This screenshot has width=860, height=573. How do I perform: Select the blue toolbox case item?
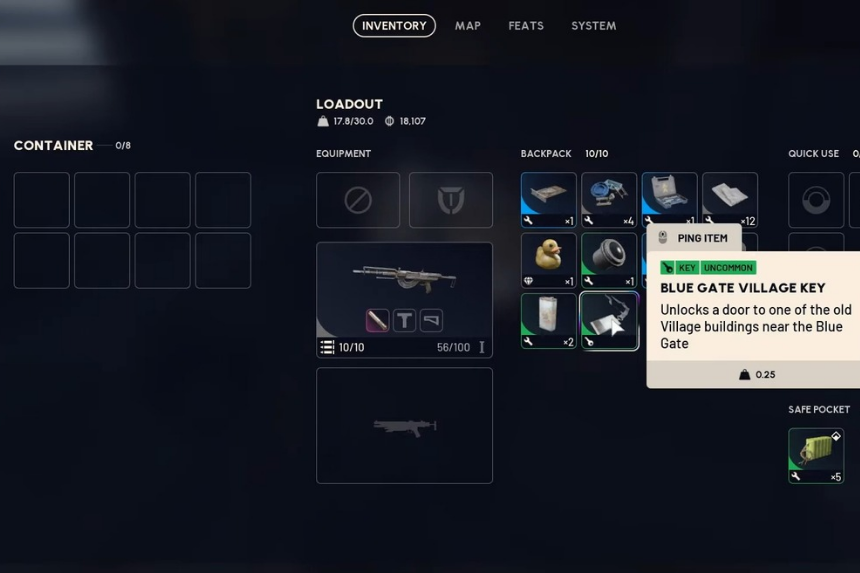[x=669, y=199]
